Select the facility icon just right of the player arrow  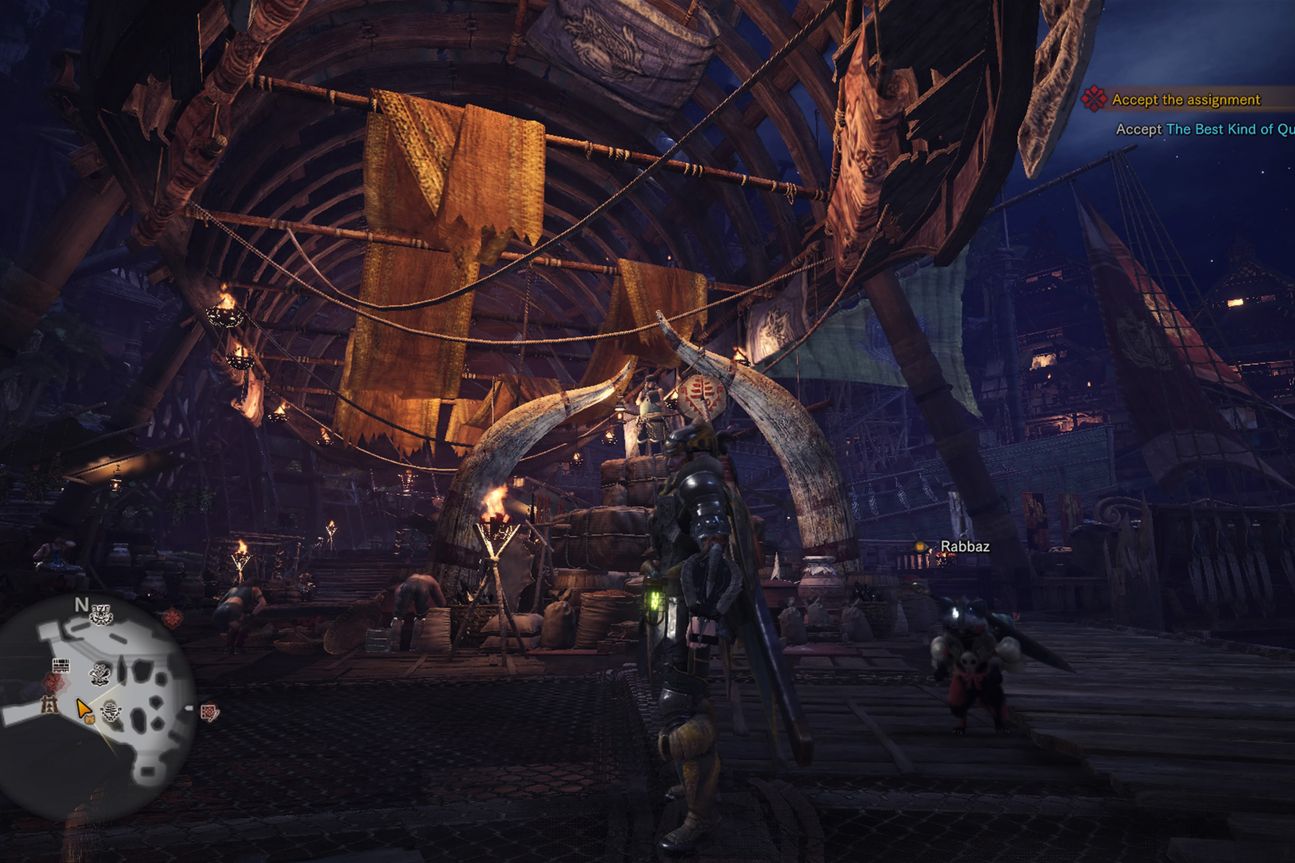coord(110,711)
